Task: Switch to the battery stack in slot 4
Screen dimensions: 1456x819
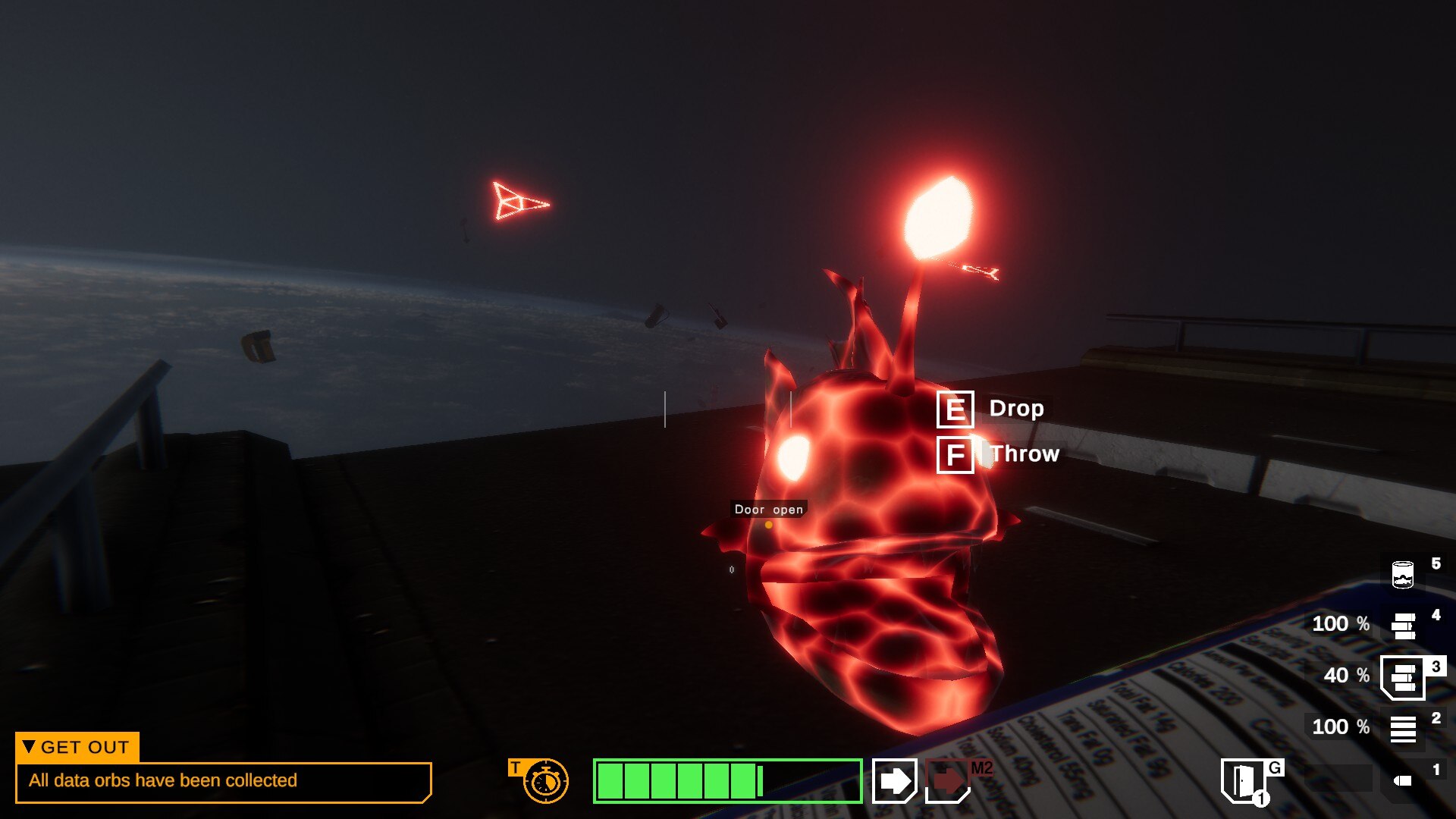Action: tap(1404, 626)
